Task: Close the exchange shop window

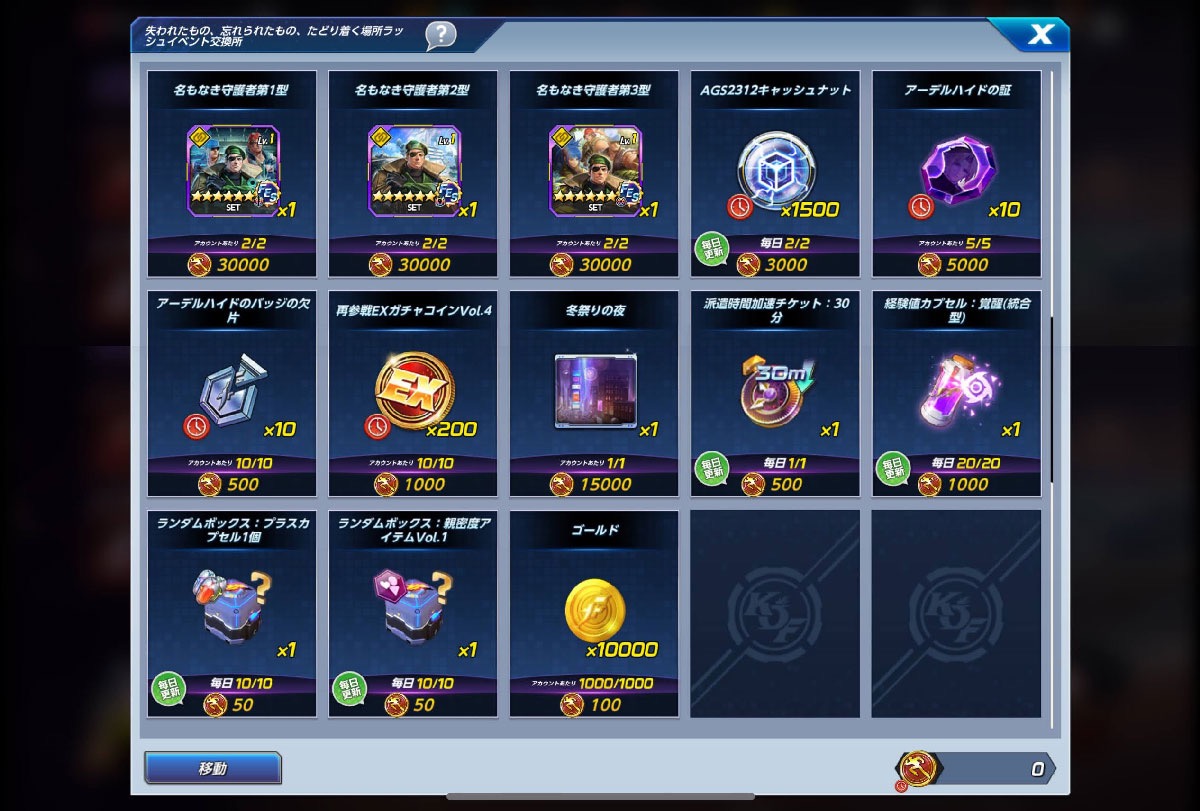Action: coord(1040,35)
